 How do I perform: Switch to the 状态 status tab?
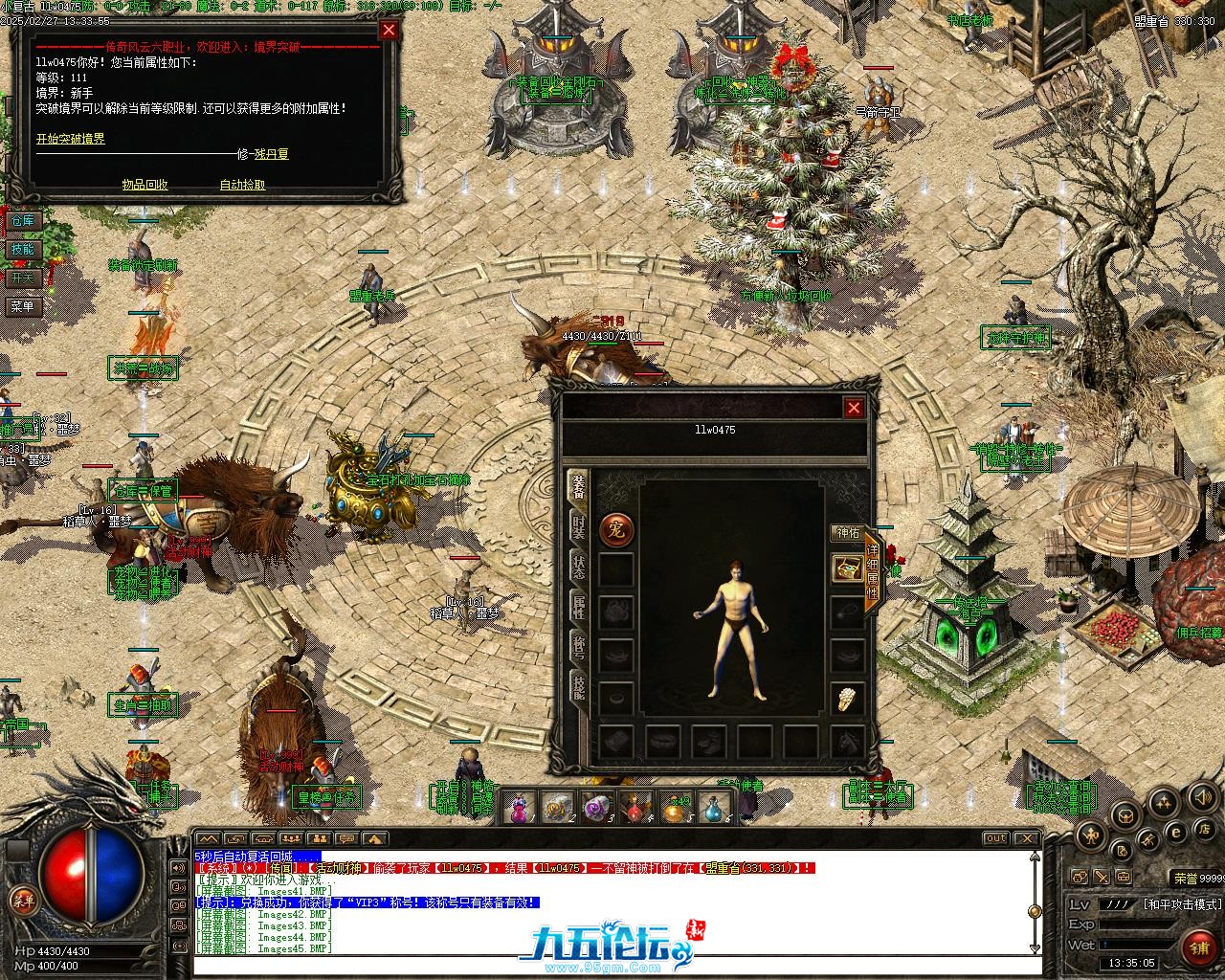(579, 566)
